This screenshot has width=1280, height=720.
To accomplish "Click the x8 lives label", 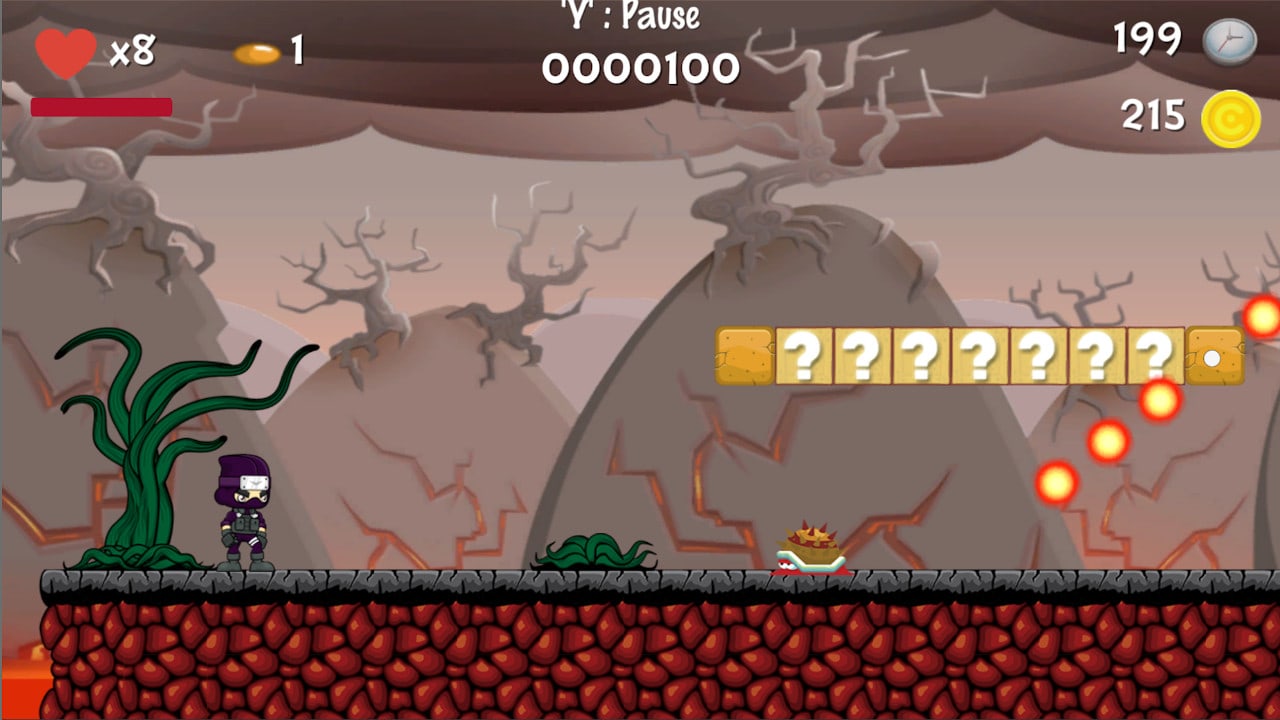I will click(x=133, y=49).
